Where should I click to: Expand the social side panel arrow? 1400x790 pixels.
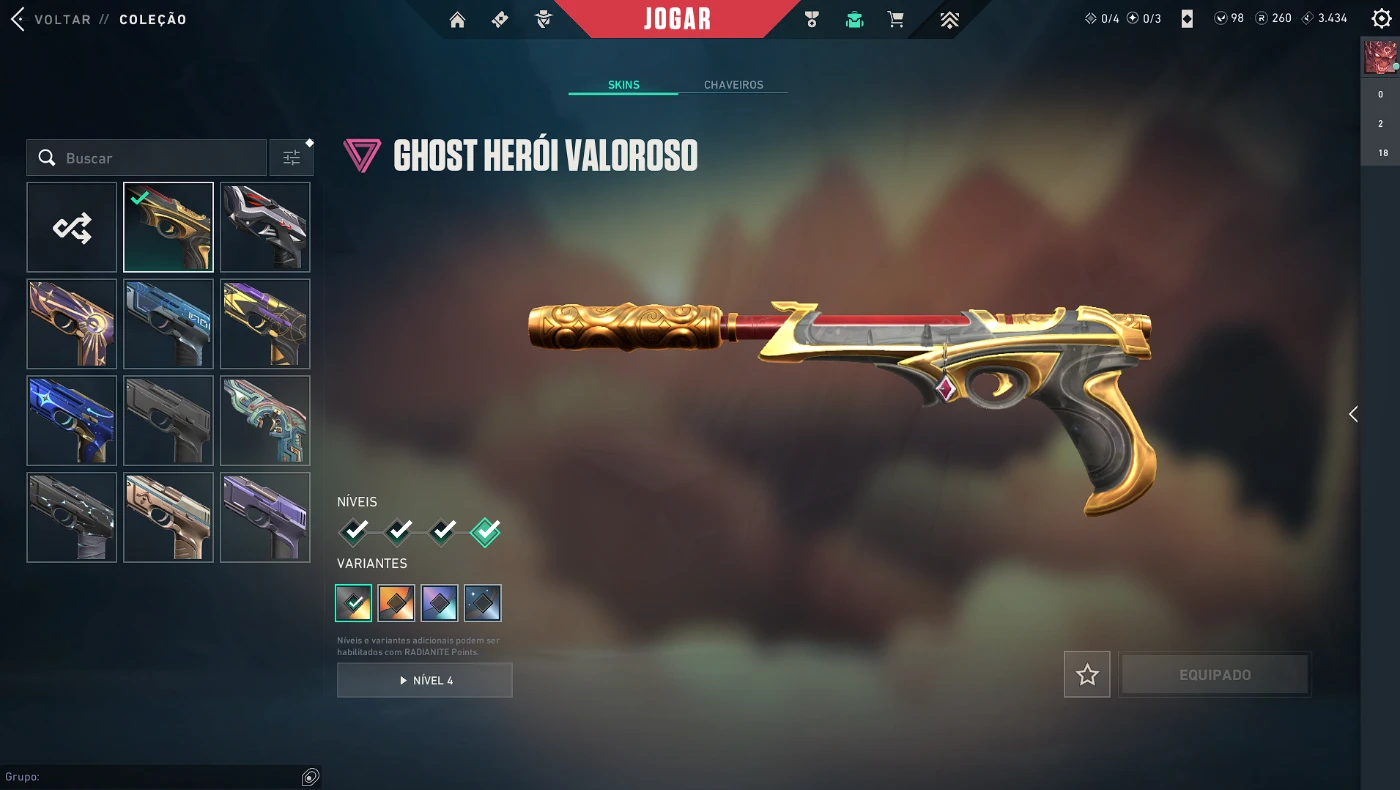1353,414
